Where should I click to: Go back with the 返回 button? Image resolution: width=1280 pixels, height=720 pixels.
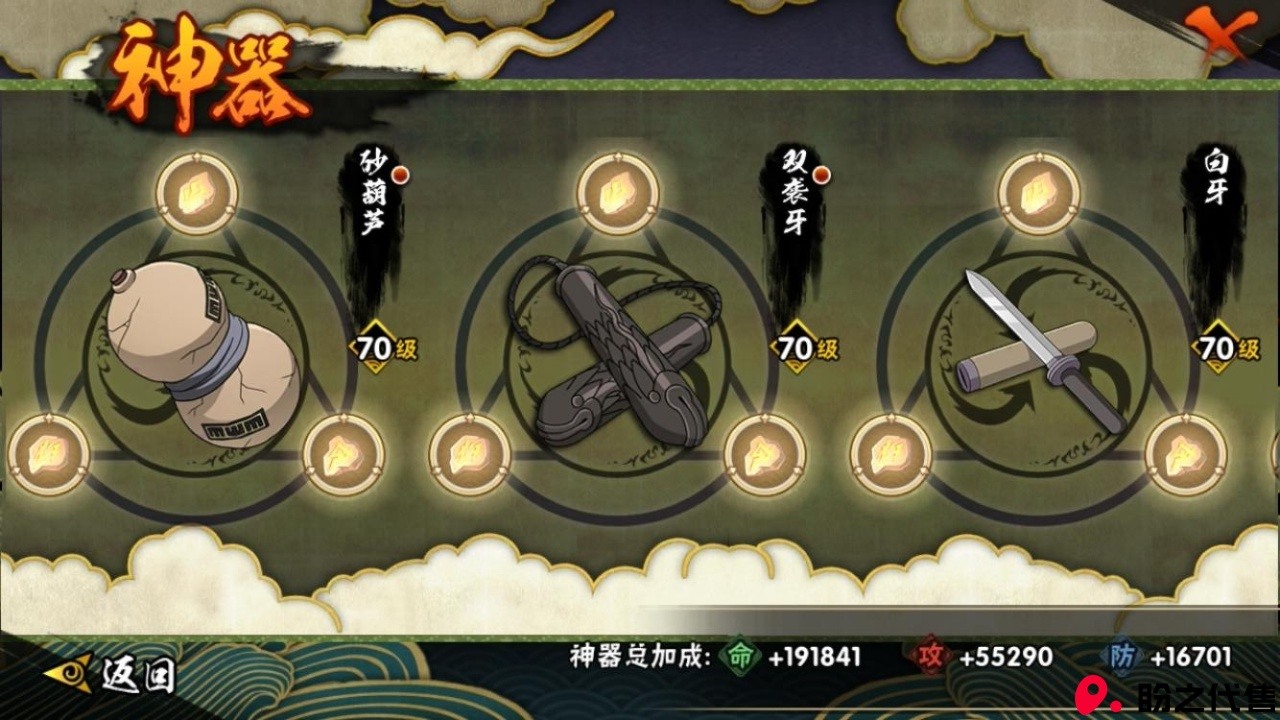(x=112, y=675)
